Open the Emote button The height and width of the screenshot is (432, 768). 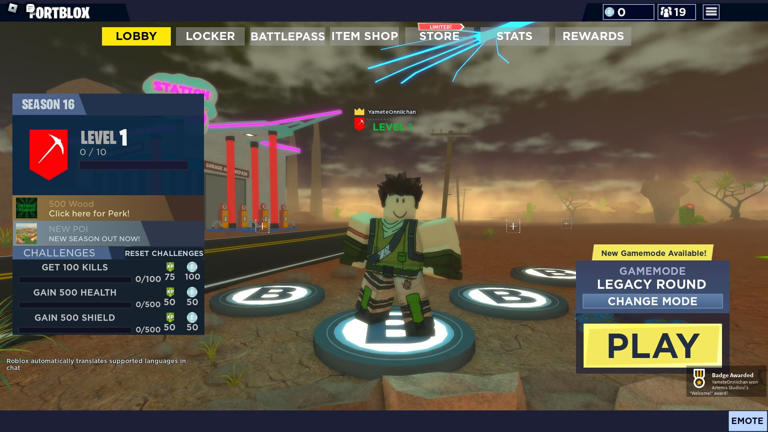[x=747, y=421]
